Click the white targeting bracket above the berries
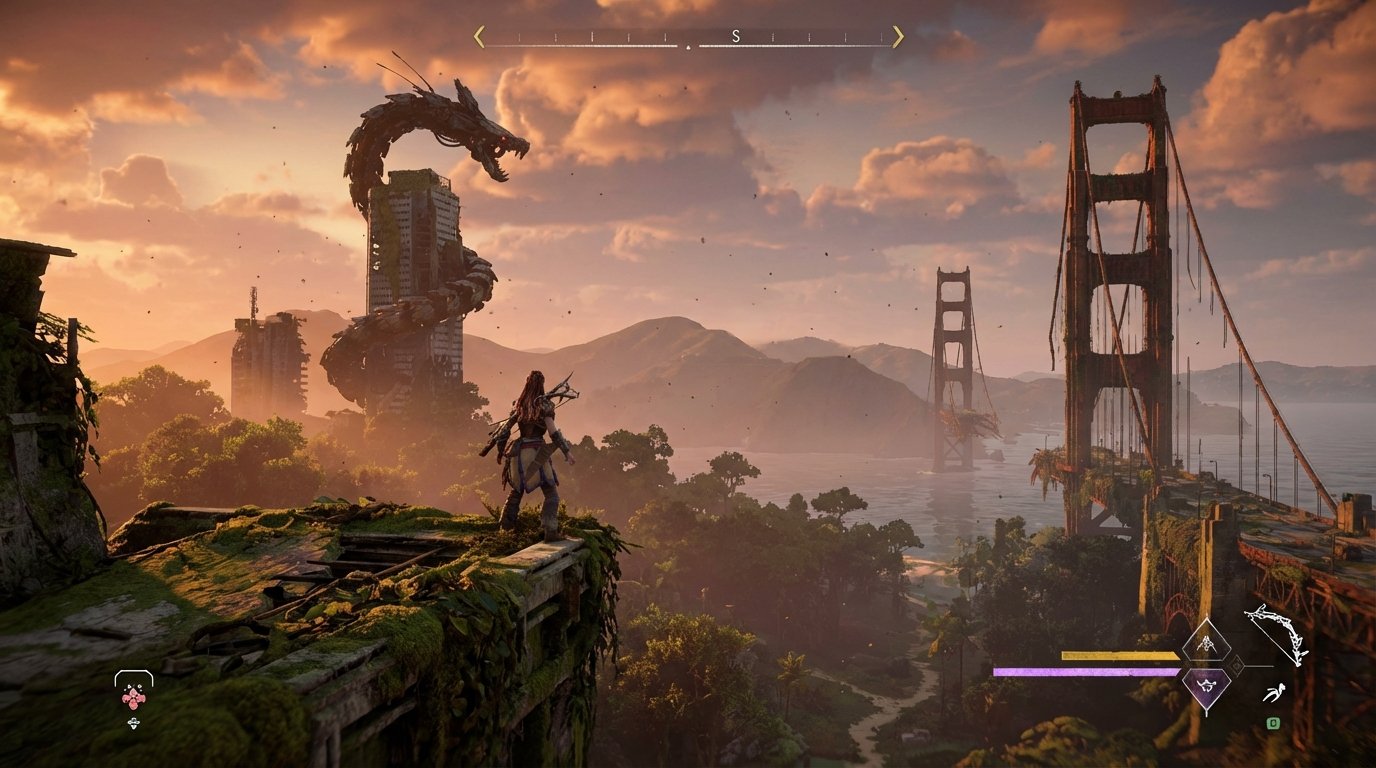The width and height of the screenshot is (1376, 768). (x=133, y=673)
